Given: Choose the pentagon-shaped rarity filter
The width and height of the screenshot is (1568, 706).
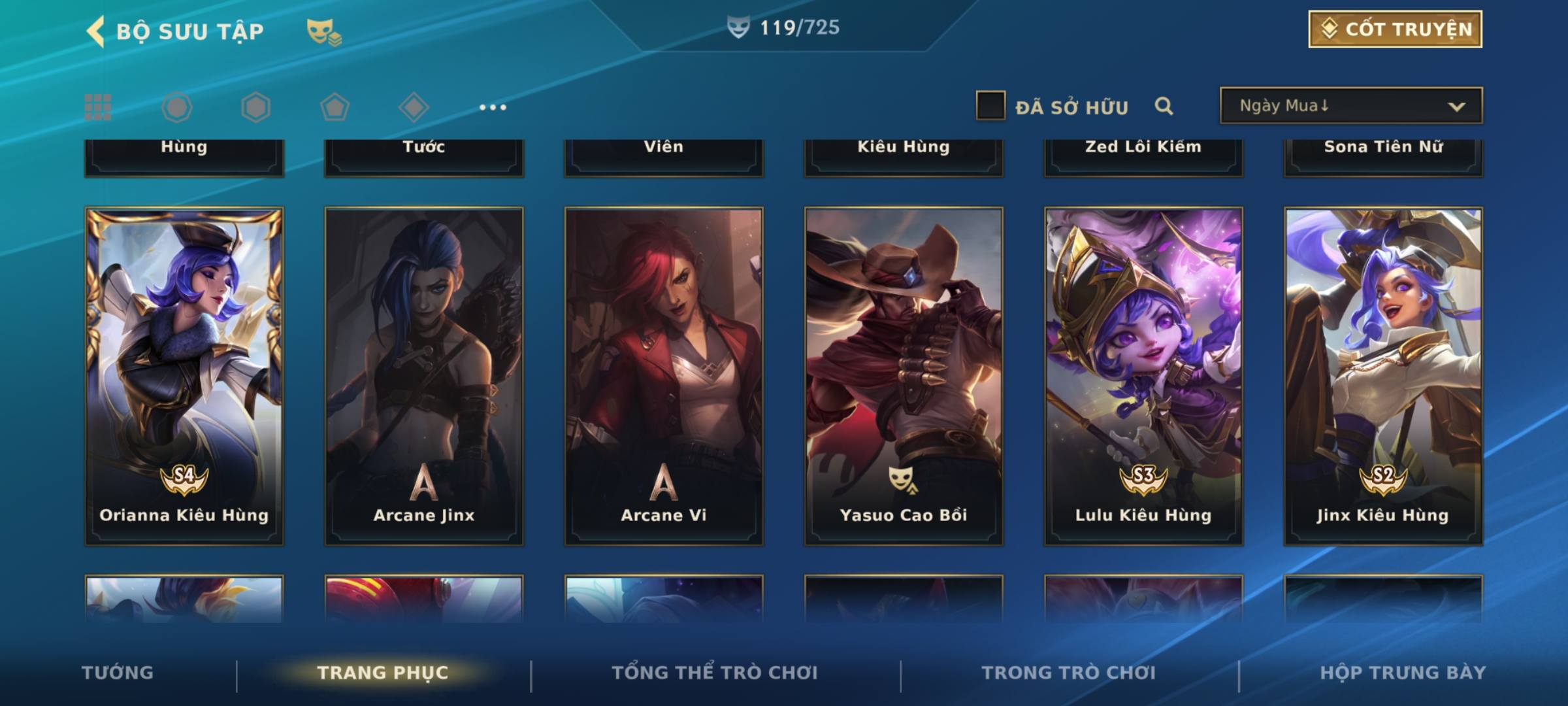Looking at the screenshot, I should pos(335,107).
